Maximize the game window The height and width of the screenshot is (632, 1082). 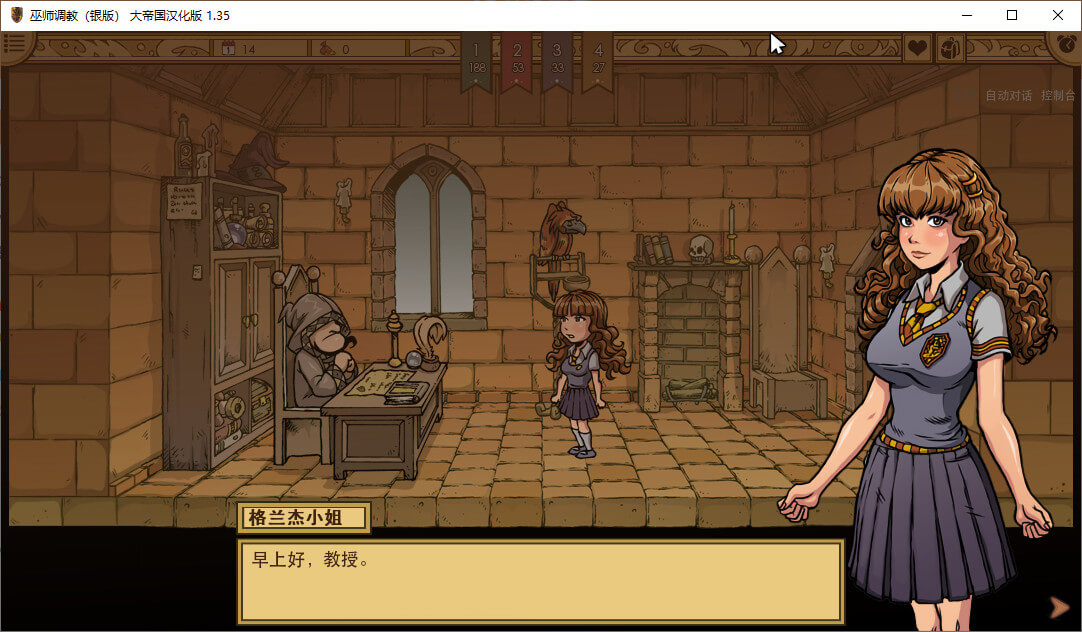tap(1012, 15)
